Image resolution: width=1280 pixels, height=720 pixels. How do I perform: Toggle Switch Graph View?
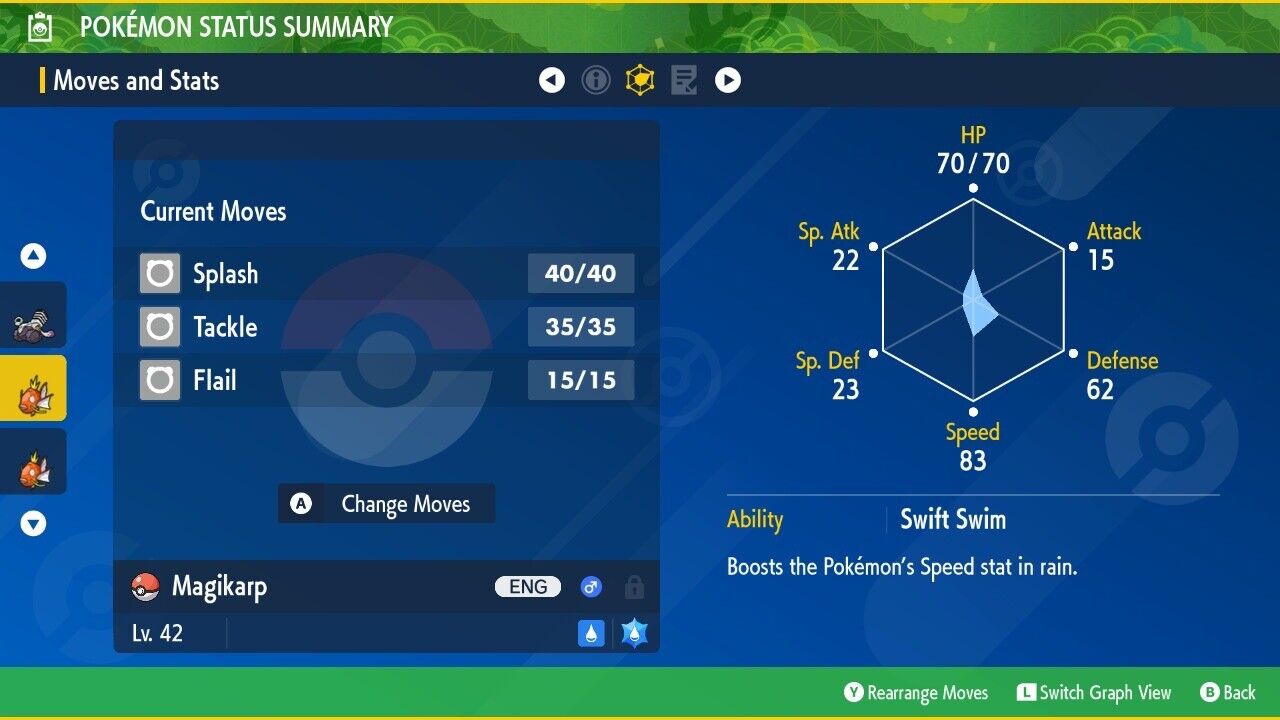coord(1093,693)
